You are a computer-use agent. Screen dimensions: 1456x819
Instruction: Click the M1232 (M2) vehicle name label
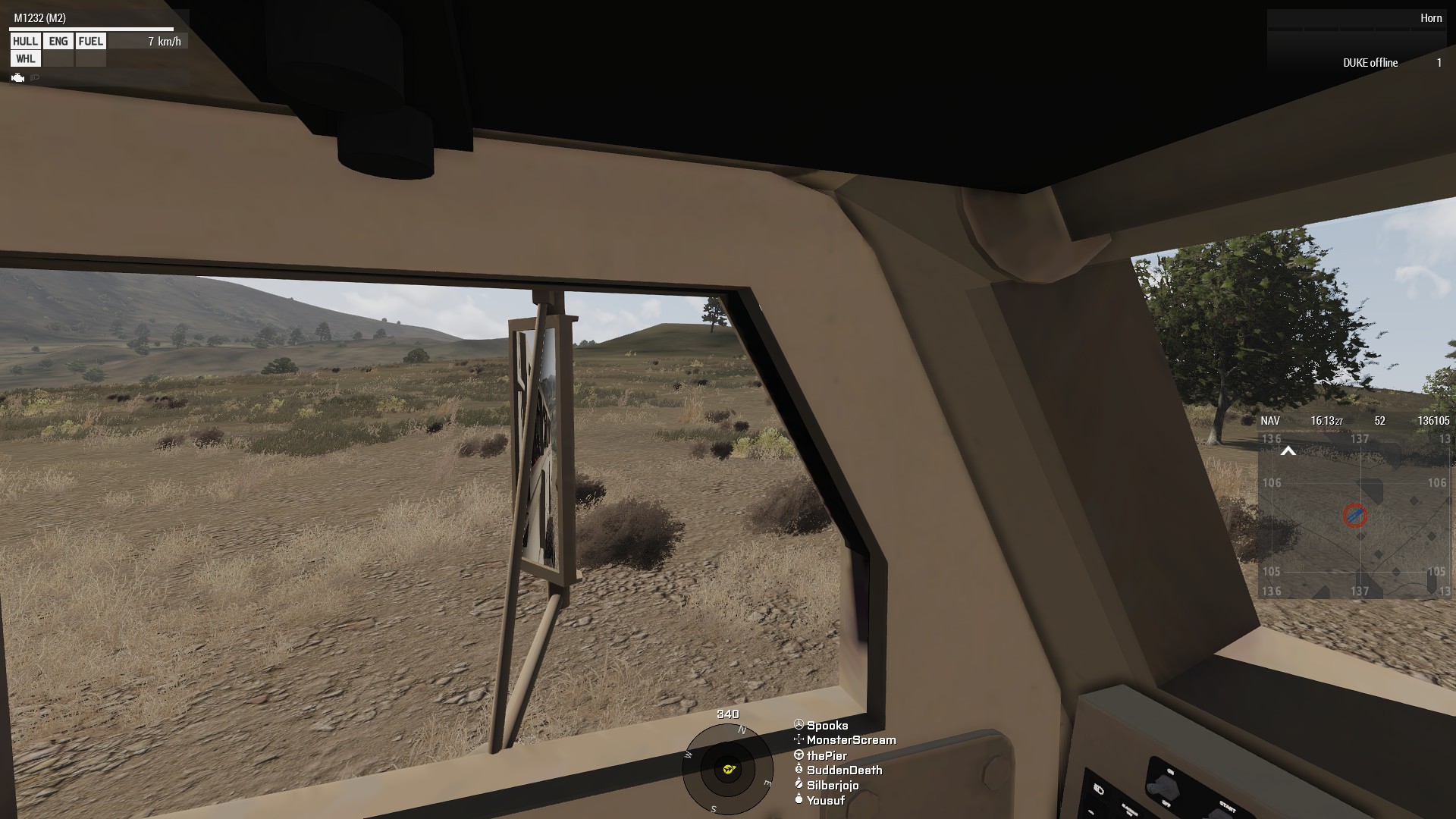(x=40, y=18)
